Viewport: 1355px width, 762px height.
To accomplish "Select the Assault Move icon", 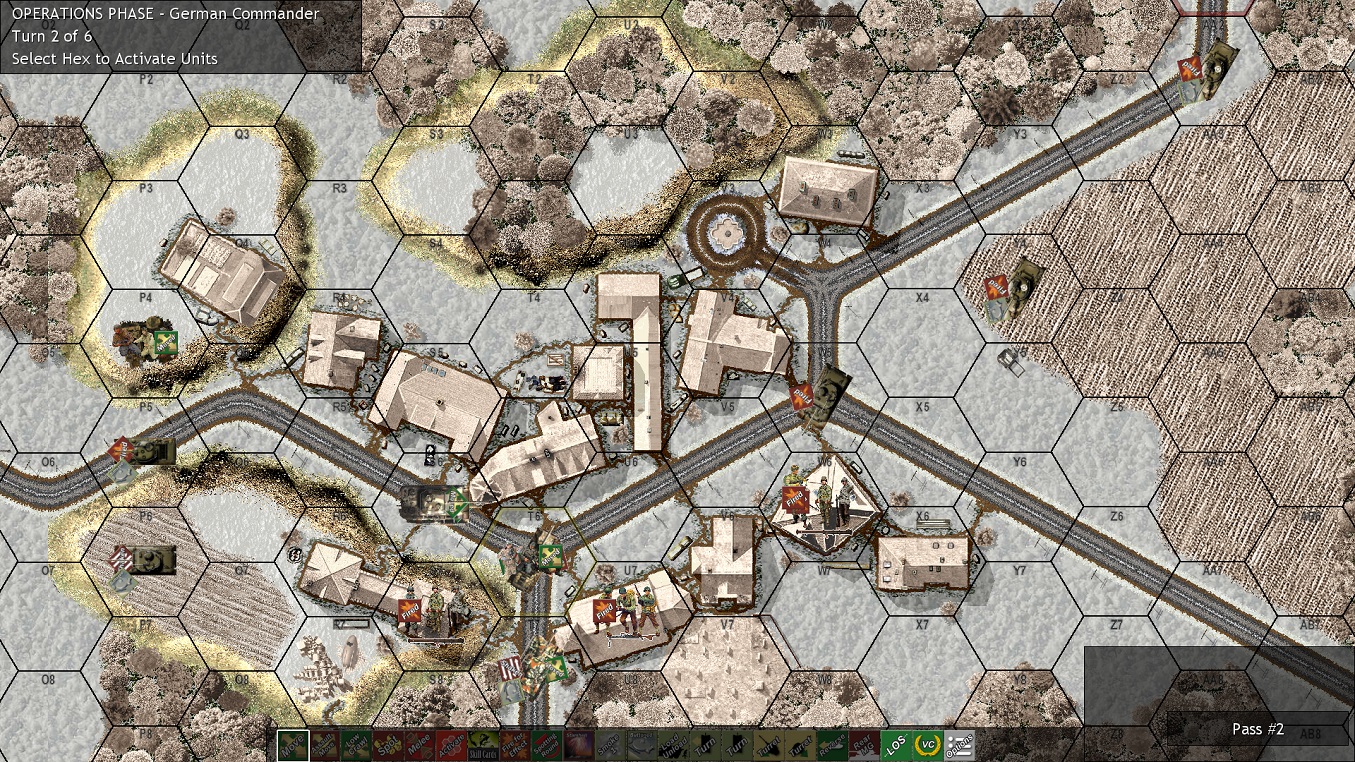I will click(x=326, y=744).
